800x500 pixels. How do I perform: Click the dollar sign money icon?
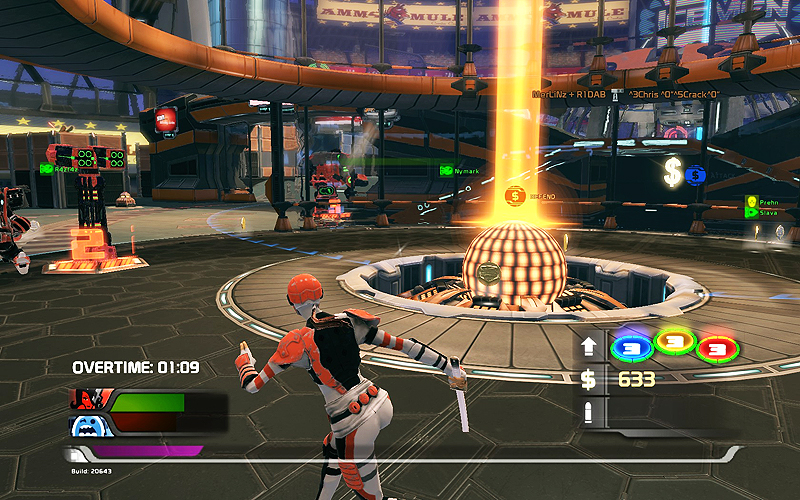[x=589, y=379]
